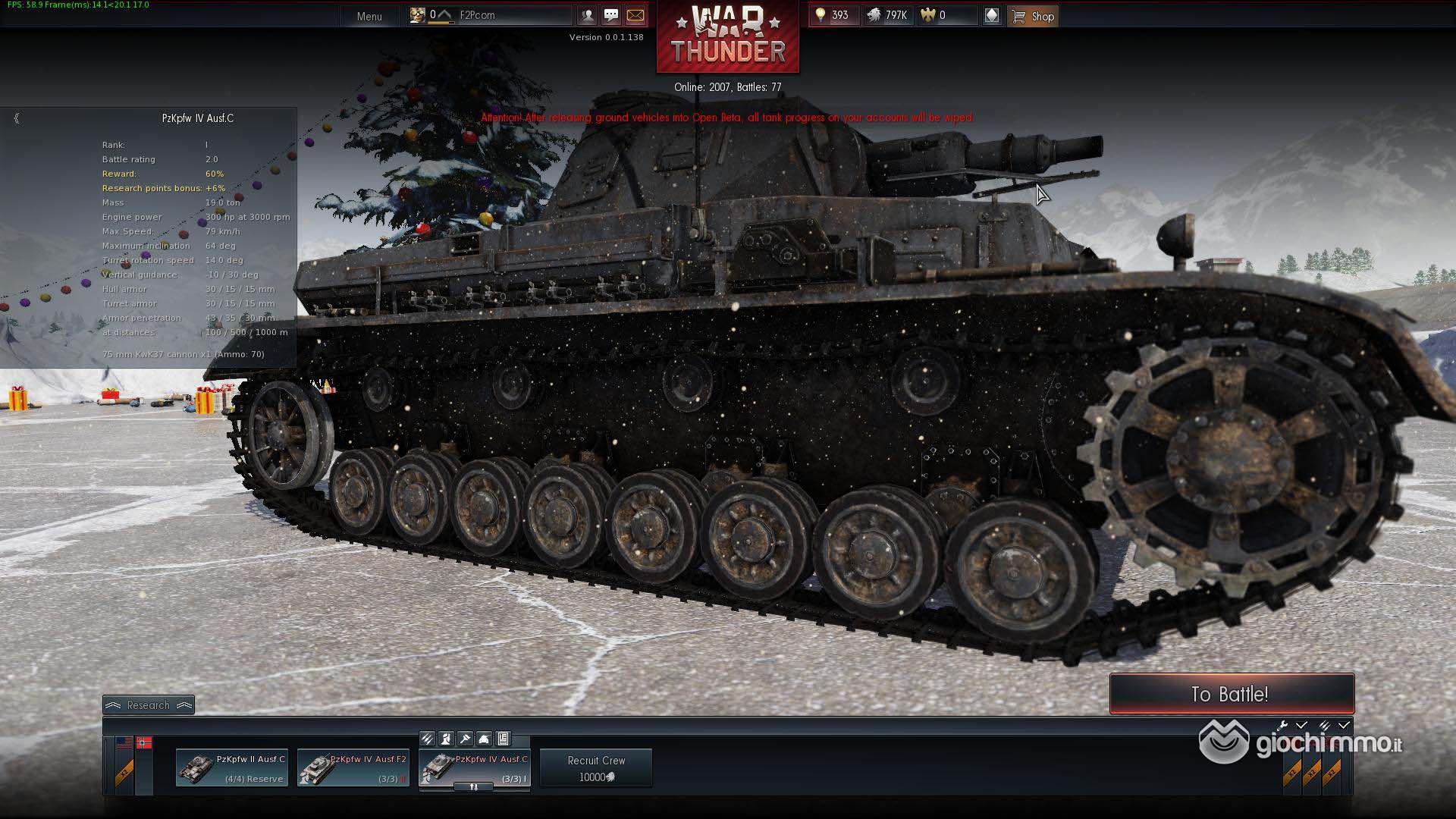Open the hammer repair icon above slot
The image size is (1456, 819).
point(465,739)
